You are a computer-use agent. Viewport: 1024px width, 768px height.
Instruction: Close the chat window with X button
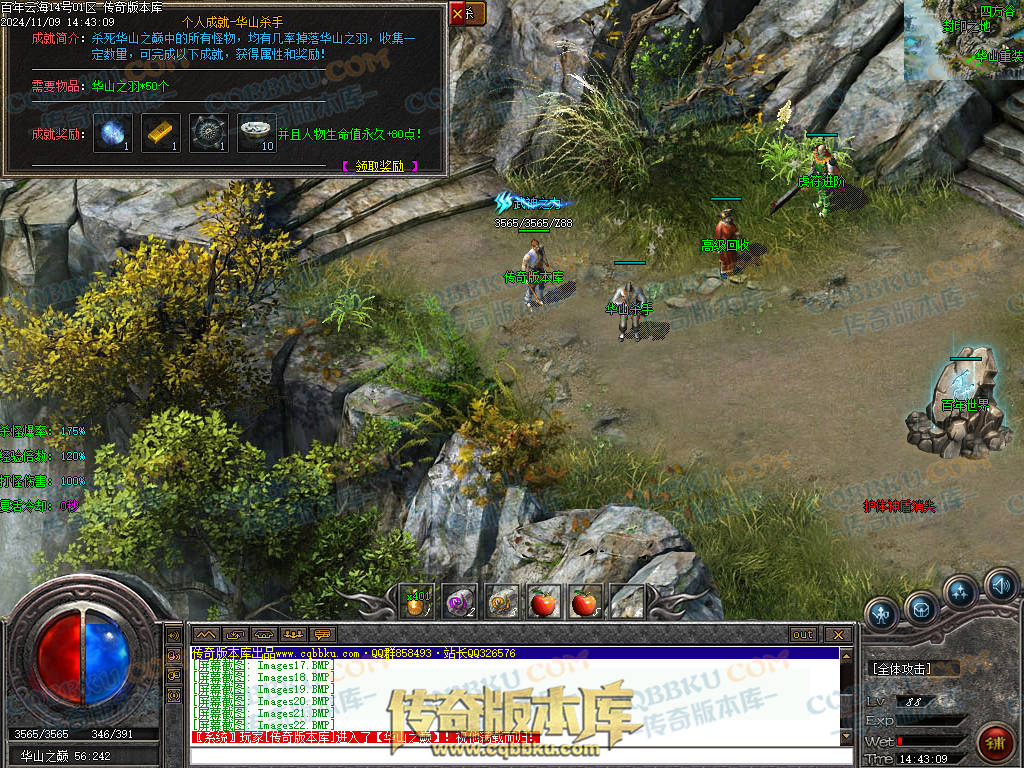pos(838,635)
